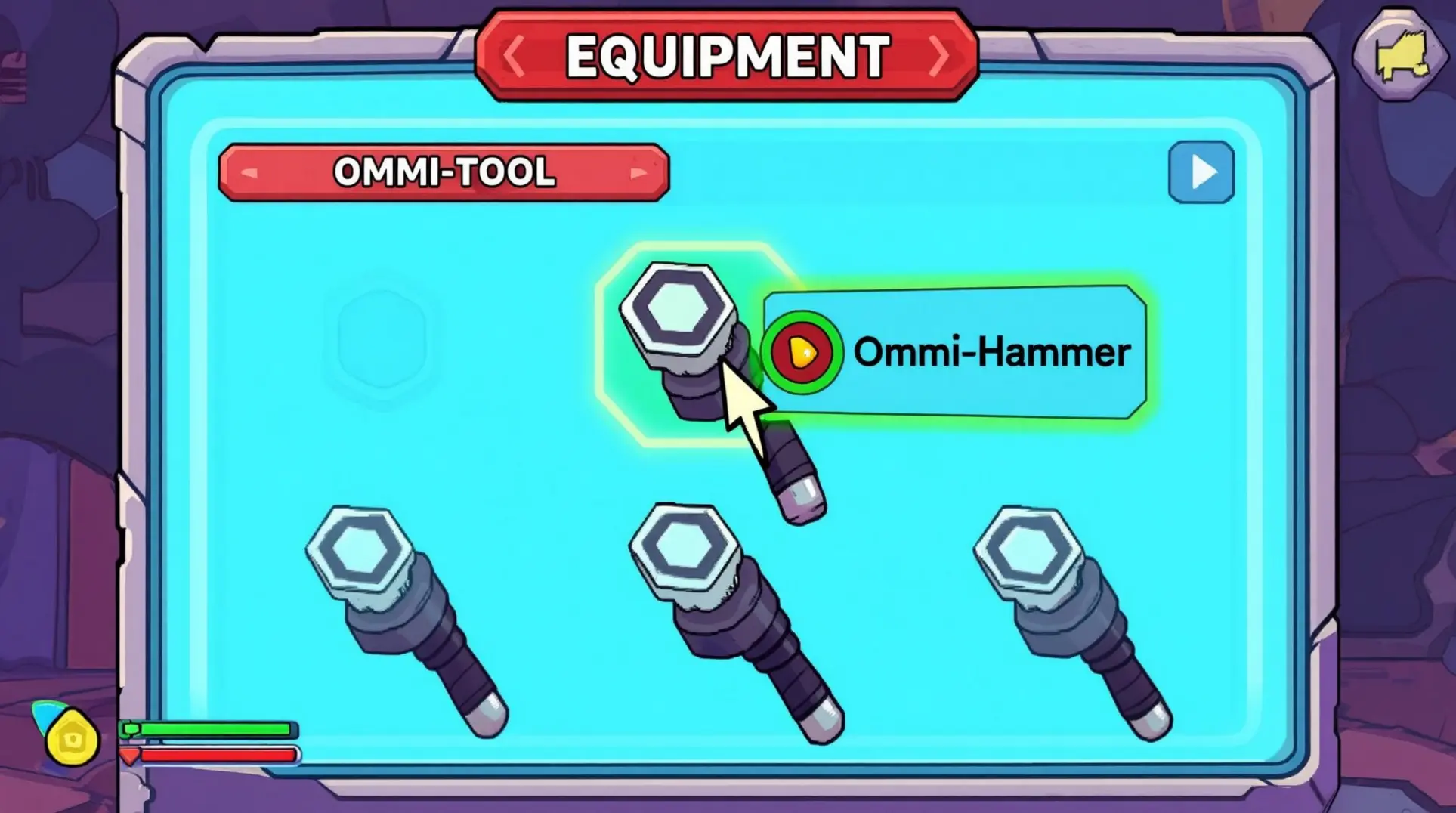Go to previous category via left Equipment arrow

pos(513,54)
